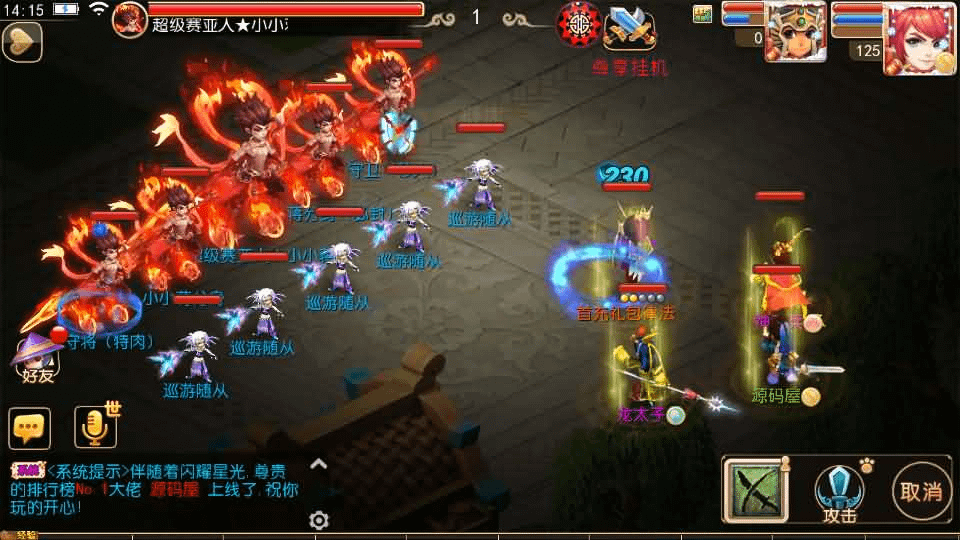This screenshot has width=960, height=540.
Task: Select the red-haired character portrait
Action: (x=918, y=38)
